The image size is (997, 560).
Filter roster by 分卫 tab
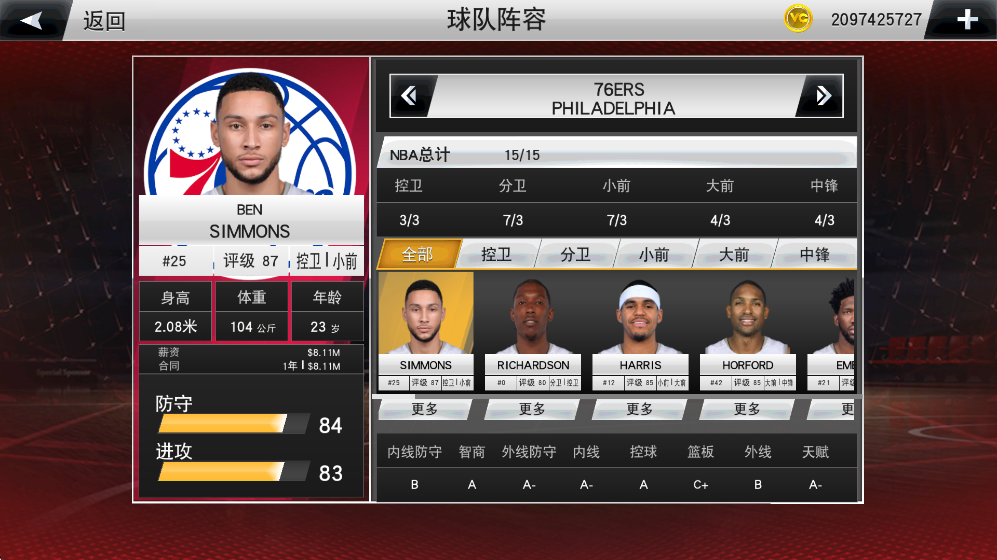[x=575, y=254]
